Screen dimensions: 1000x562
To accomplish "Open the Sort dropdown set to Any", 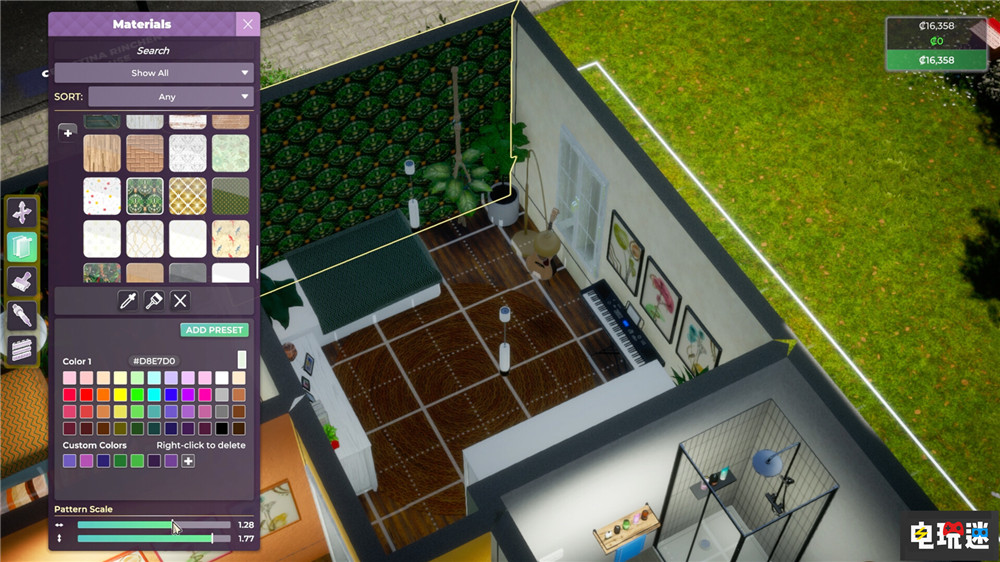I will (x=170, y=97).
